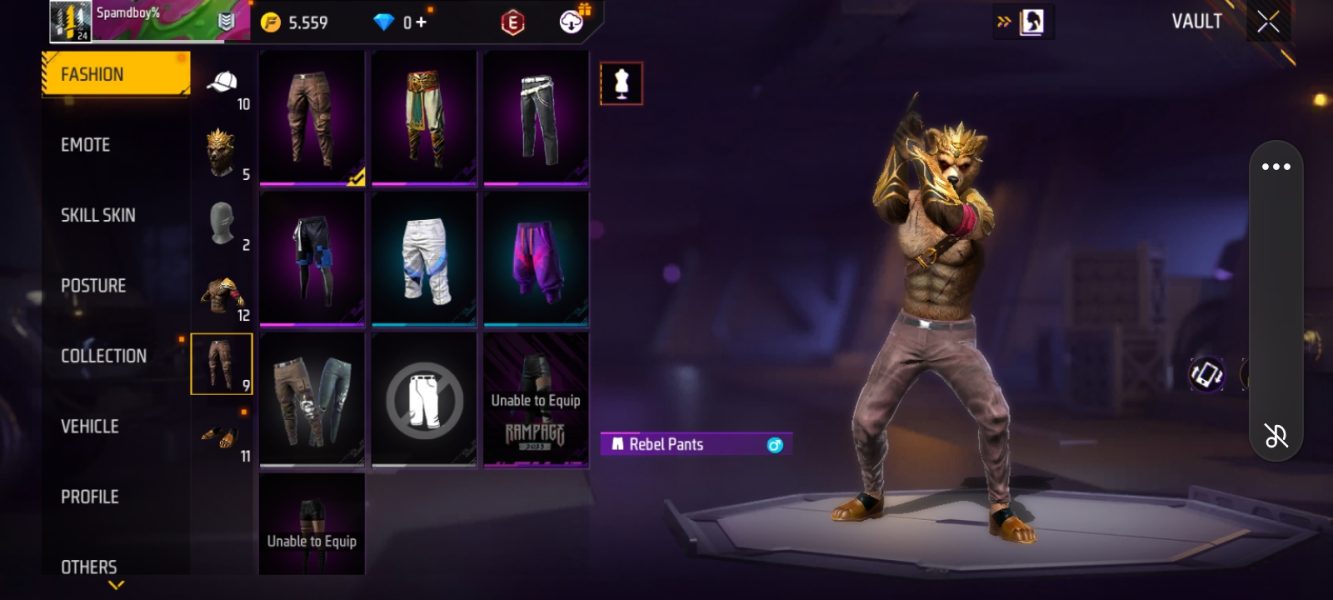Close the Vault screen
Screen dimensions: 1333x600
tap(1268, 23)
